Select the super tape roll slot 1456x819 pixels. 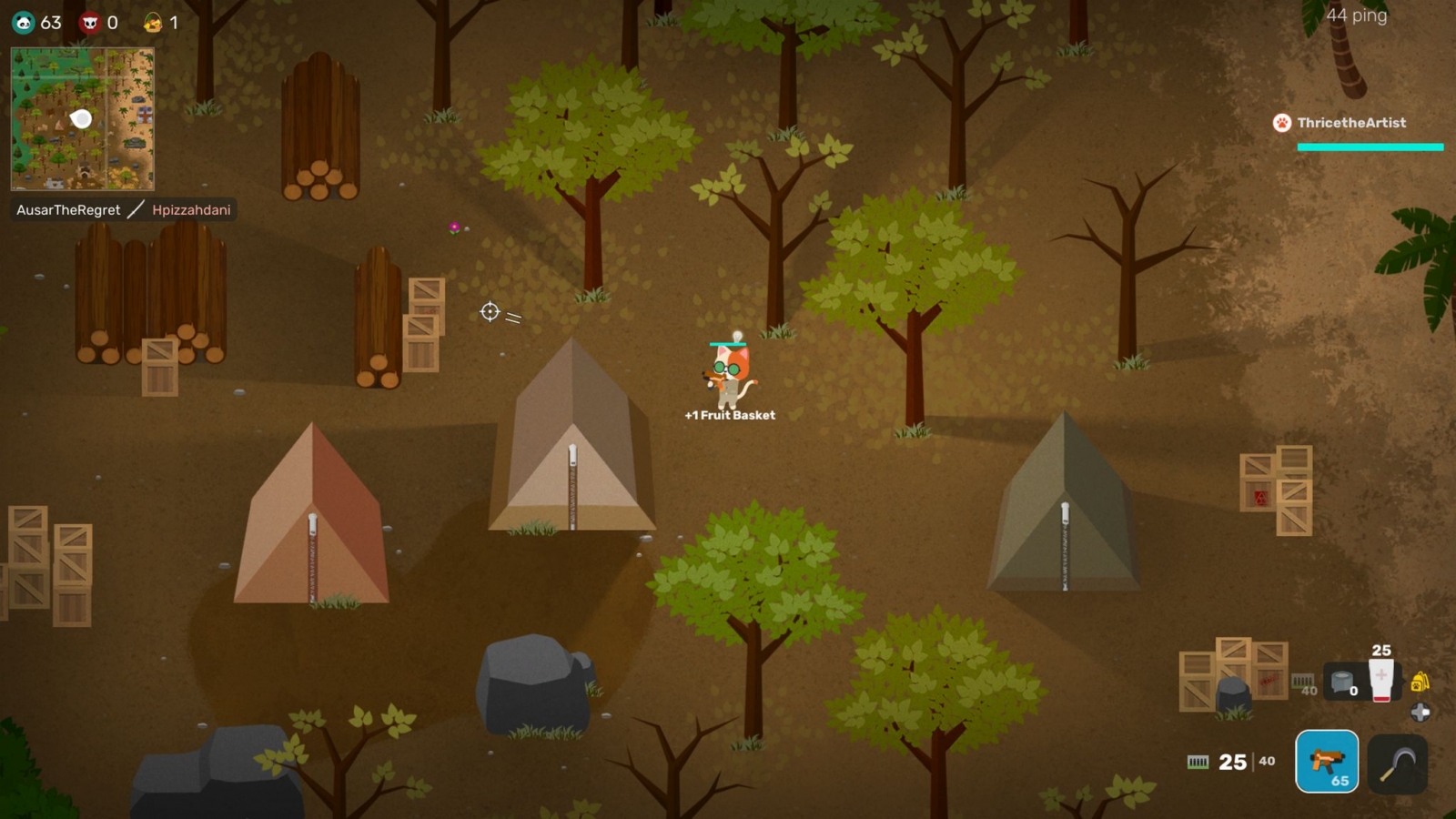pos(1342,681)
